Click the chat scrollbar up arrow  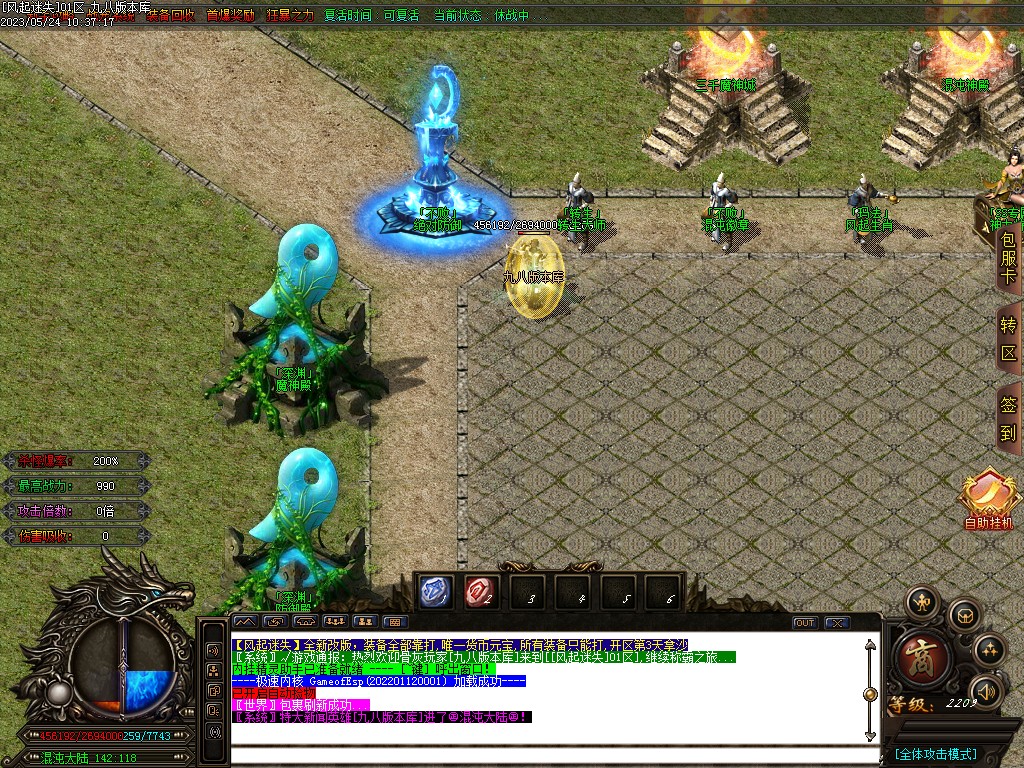pyautogui.click(x=870, y=646)
